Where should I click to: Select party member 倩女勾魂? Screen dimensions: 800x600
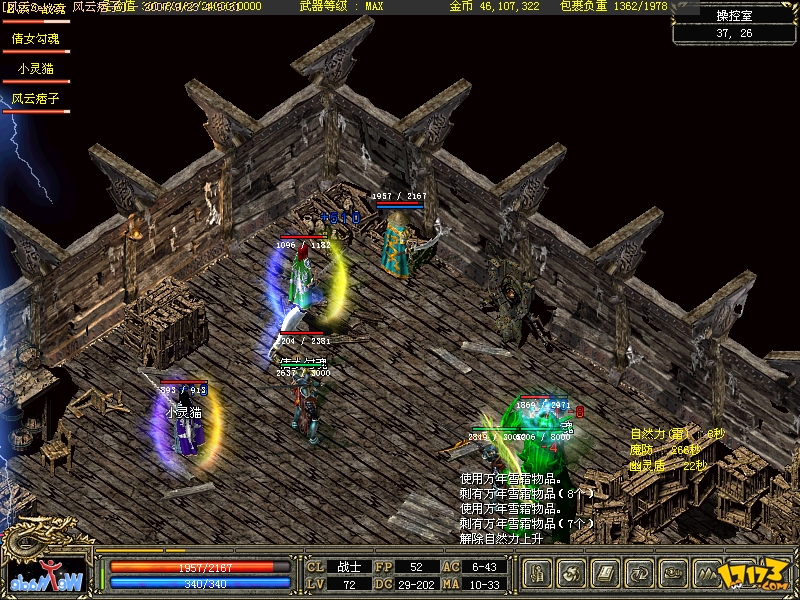pyautogui.click(x=36, y=39)
